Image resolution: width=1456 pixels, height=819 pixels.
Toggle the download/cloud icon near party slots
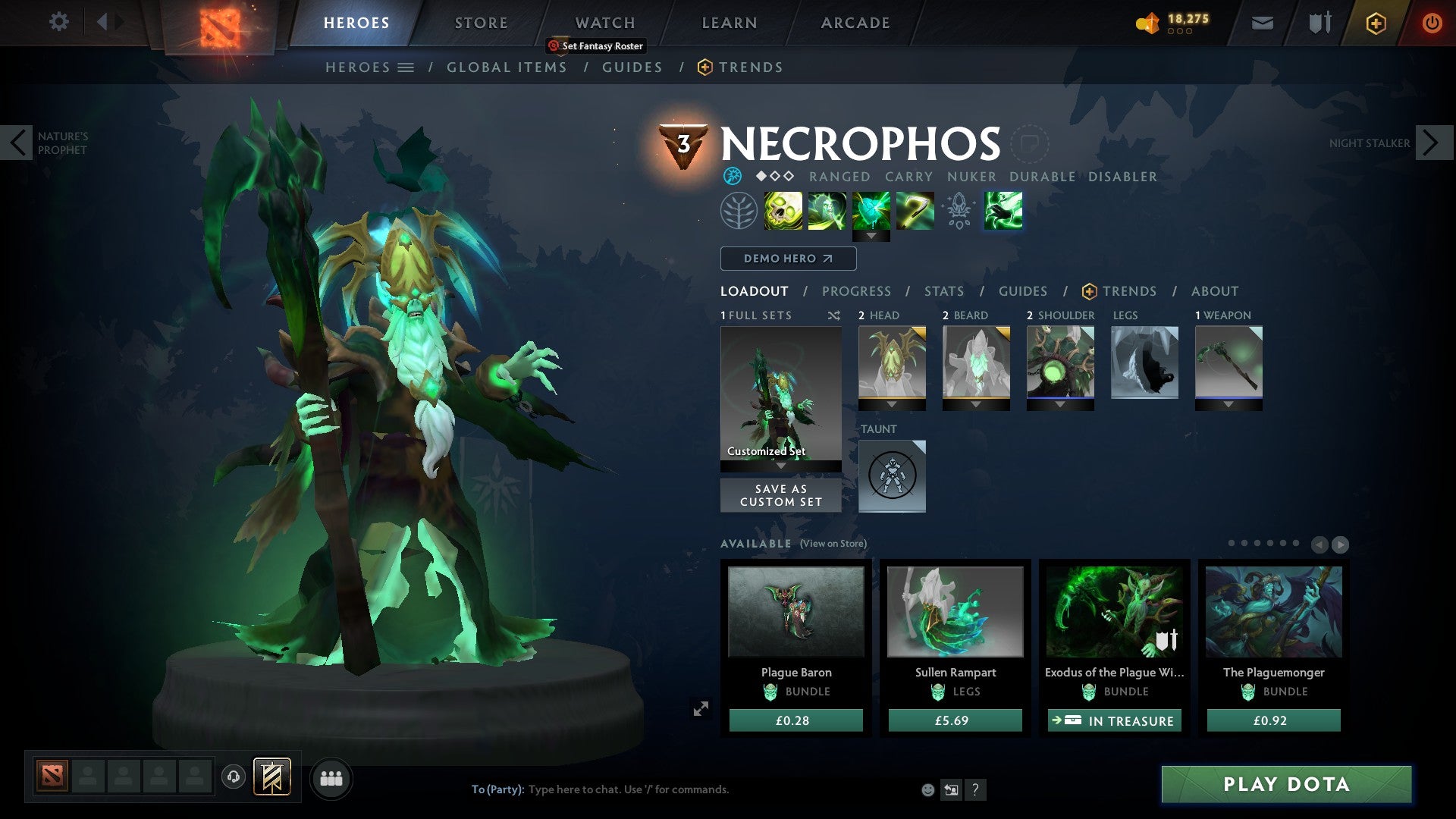click(234, 777)
